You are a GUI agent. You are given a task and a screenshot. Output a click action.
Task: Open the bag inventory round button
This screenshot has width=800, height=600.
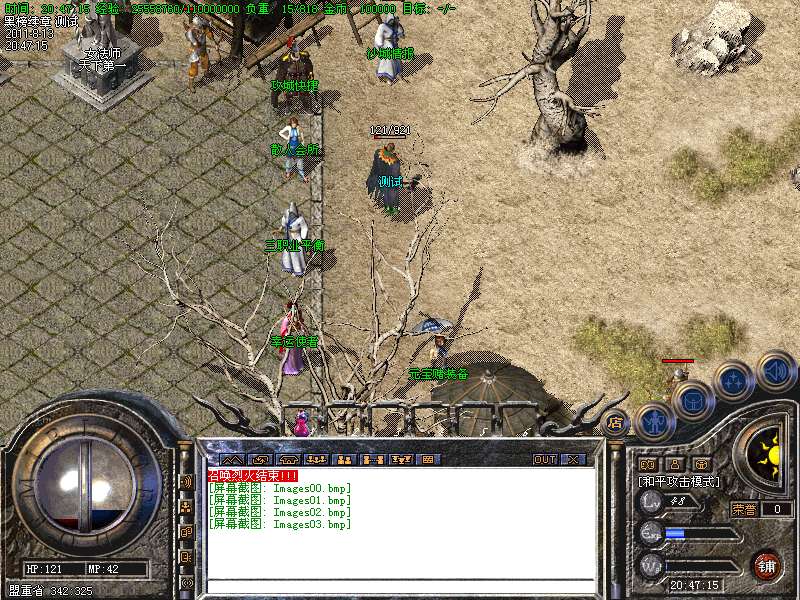692,400
